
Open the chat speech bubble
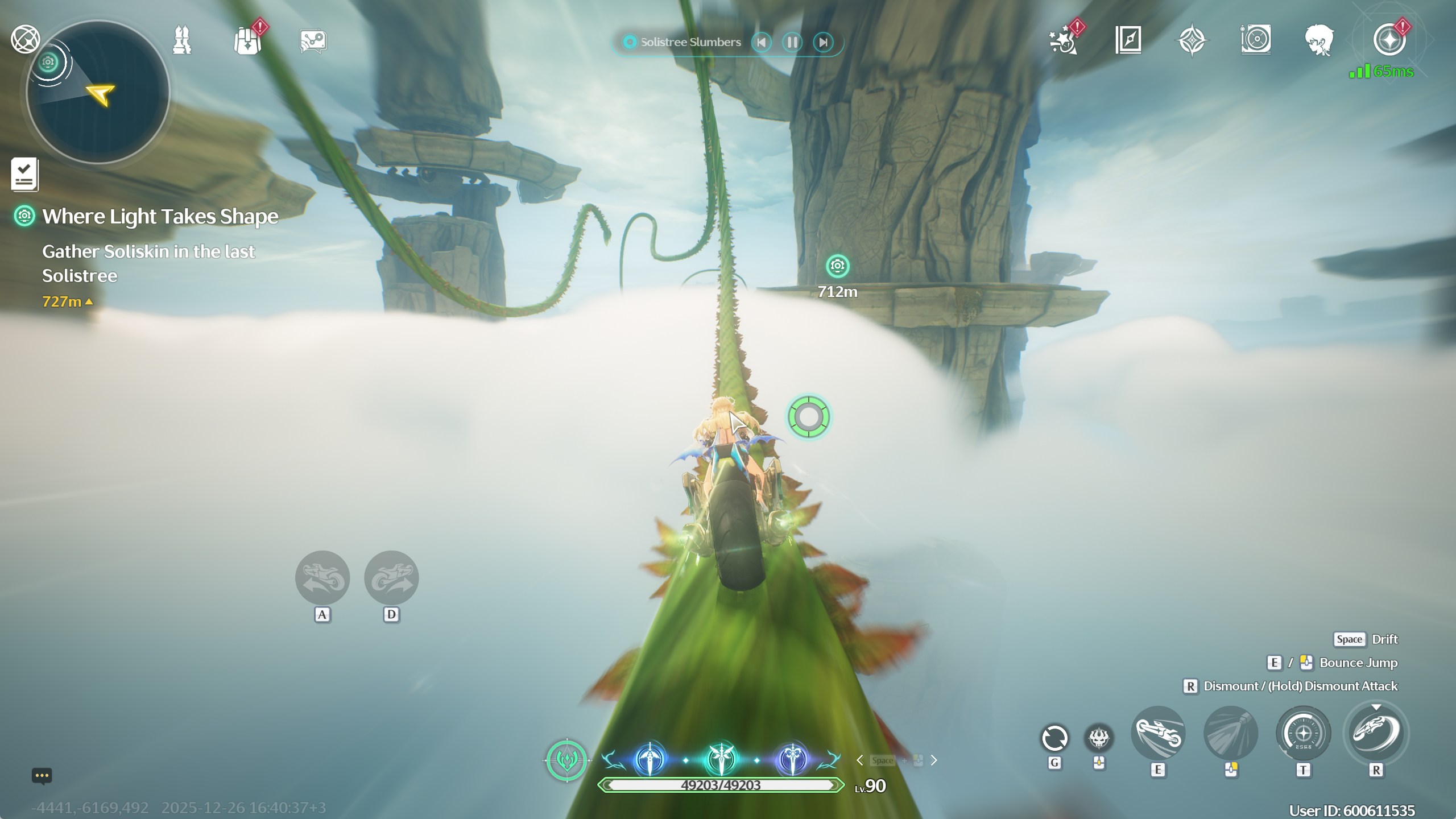pos(42,776)
